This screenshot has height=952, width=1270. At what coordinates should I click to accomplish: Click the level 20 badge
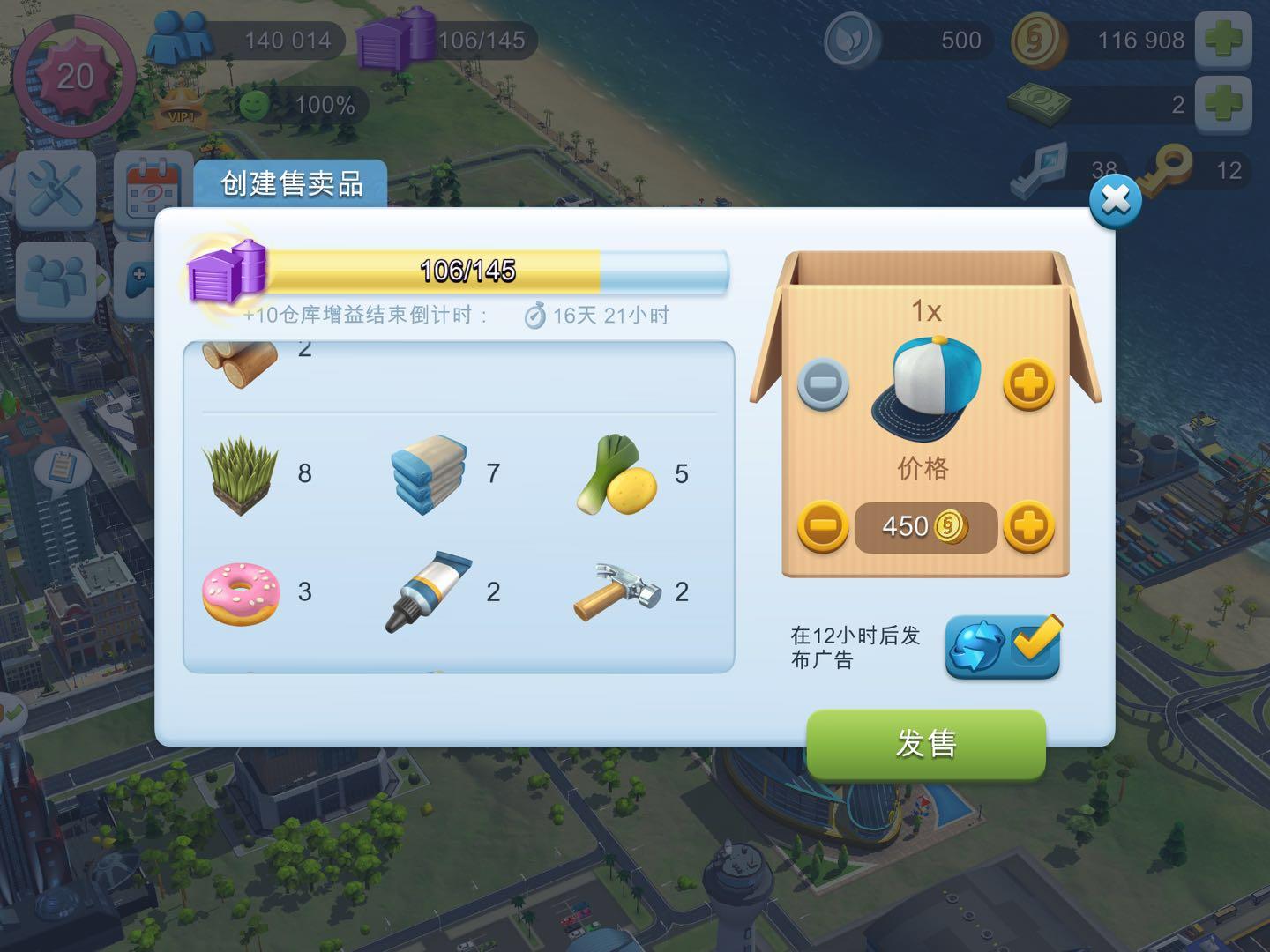(76, 78)
